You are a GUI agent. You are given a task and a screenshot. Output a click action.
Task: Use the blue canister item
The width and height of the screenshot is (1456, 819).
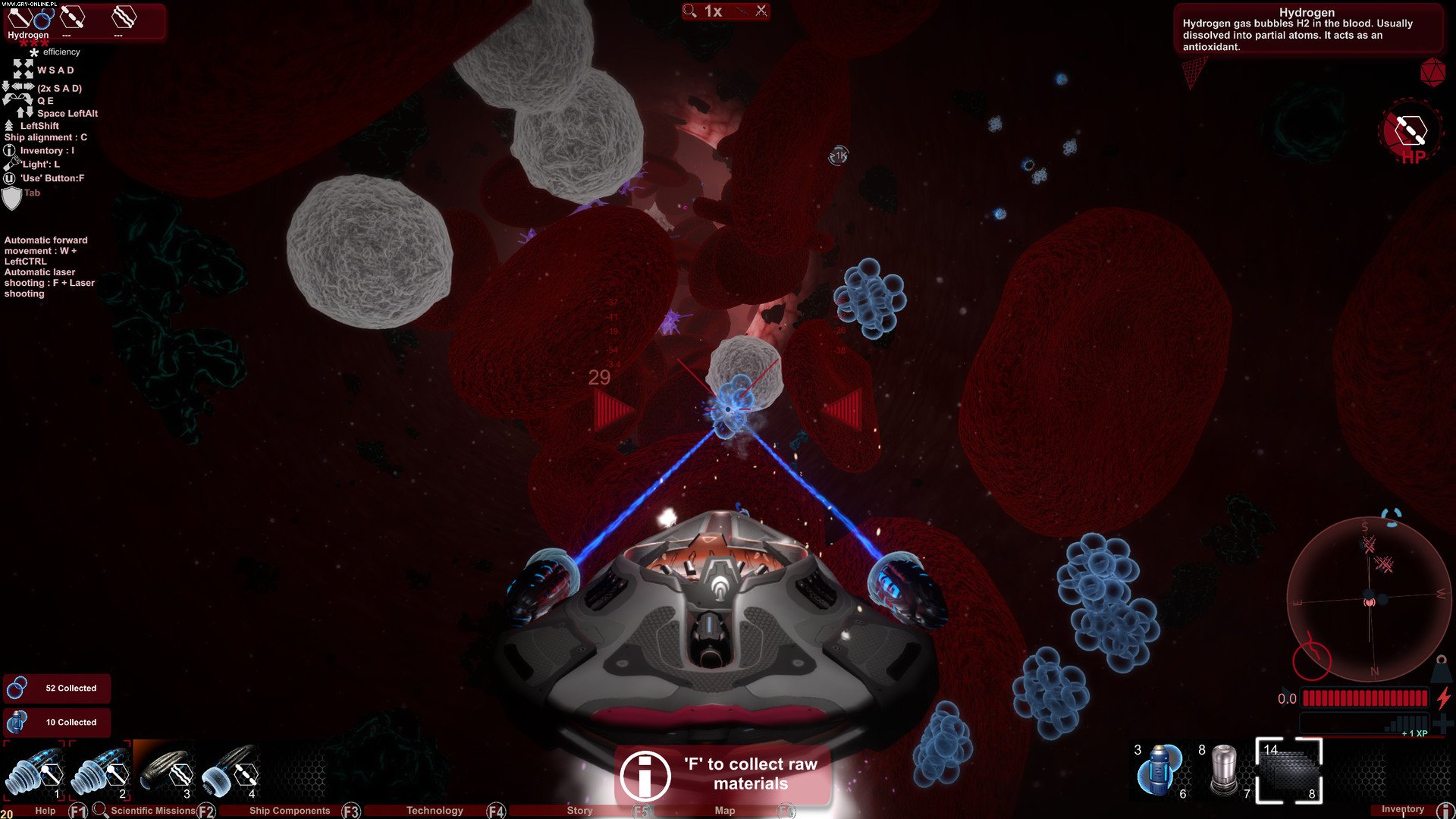point(1159,771)
